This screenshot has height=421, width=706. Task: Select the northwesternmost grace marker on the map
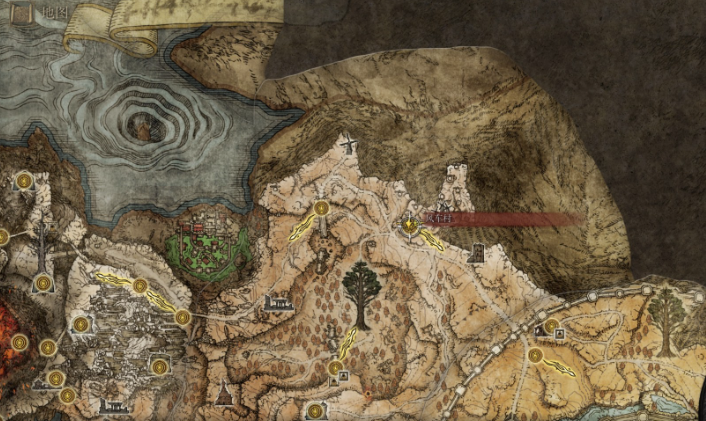pos(23,181)
